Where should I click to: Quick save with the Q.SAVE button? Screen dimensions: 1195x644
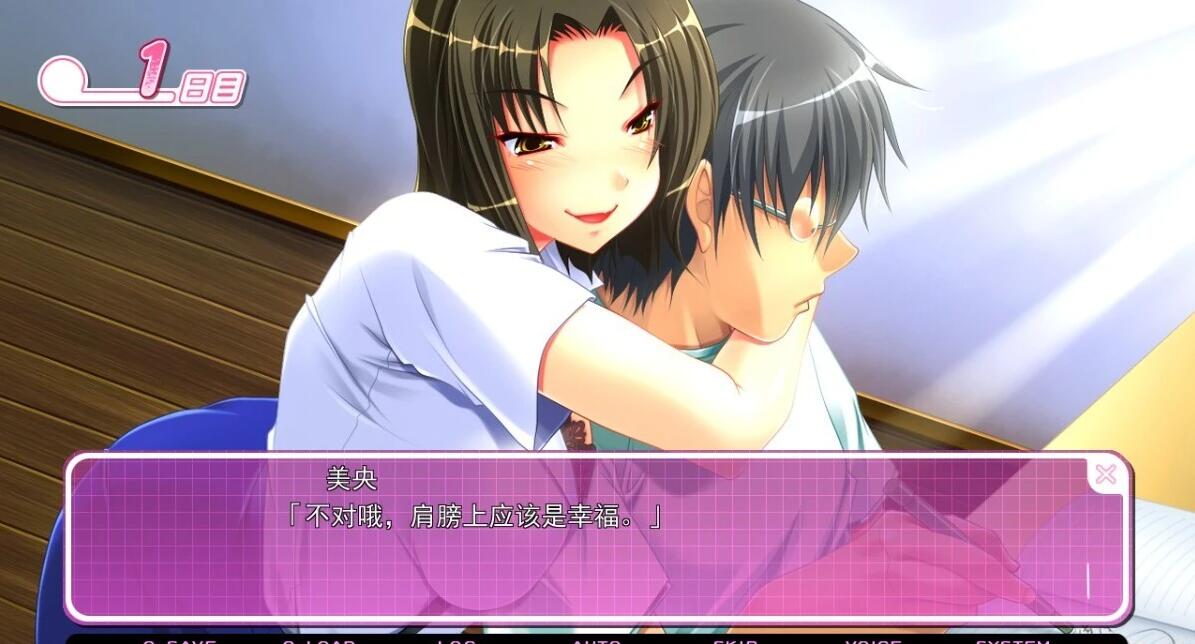coord(179,640)
